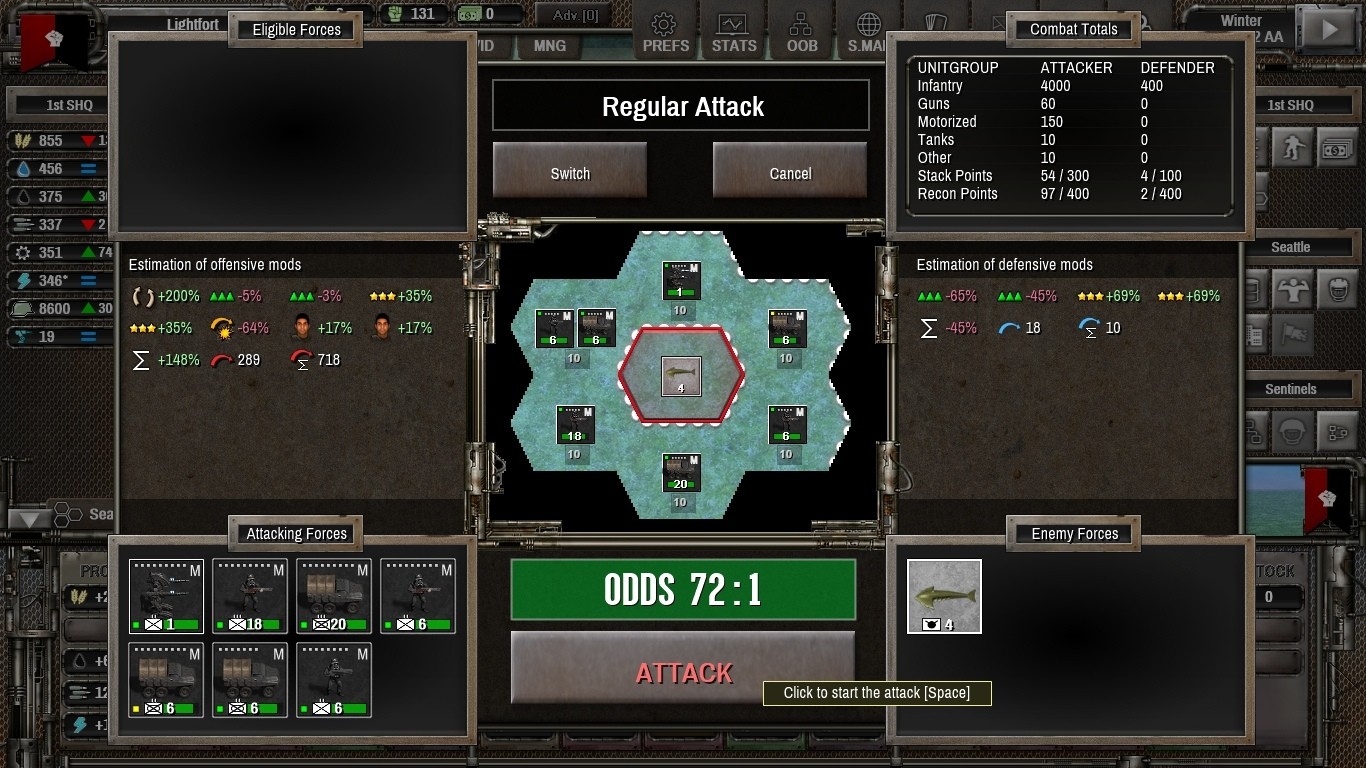End turn with the play arrow button
Image resolution: width=1366 pixels, height=768 pixels.
tap(1329, 30)
